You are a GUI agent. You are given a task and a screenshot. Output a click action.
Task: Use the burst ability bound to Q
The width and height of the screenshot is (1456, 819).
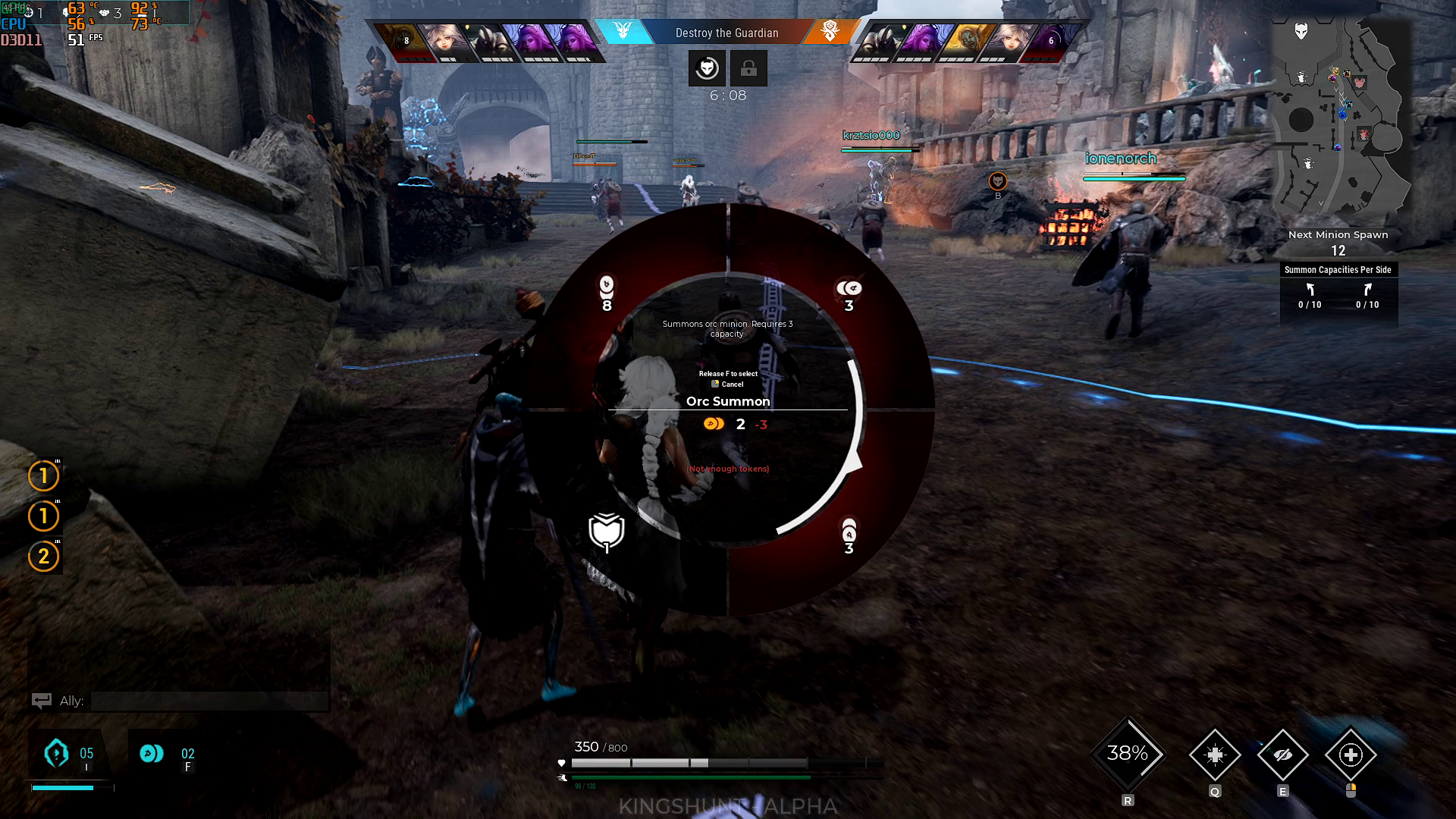1215,755
